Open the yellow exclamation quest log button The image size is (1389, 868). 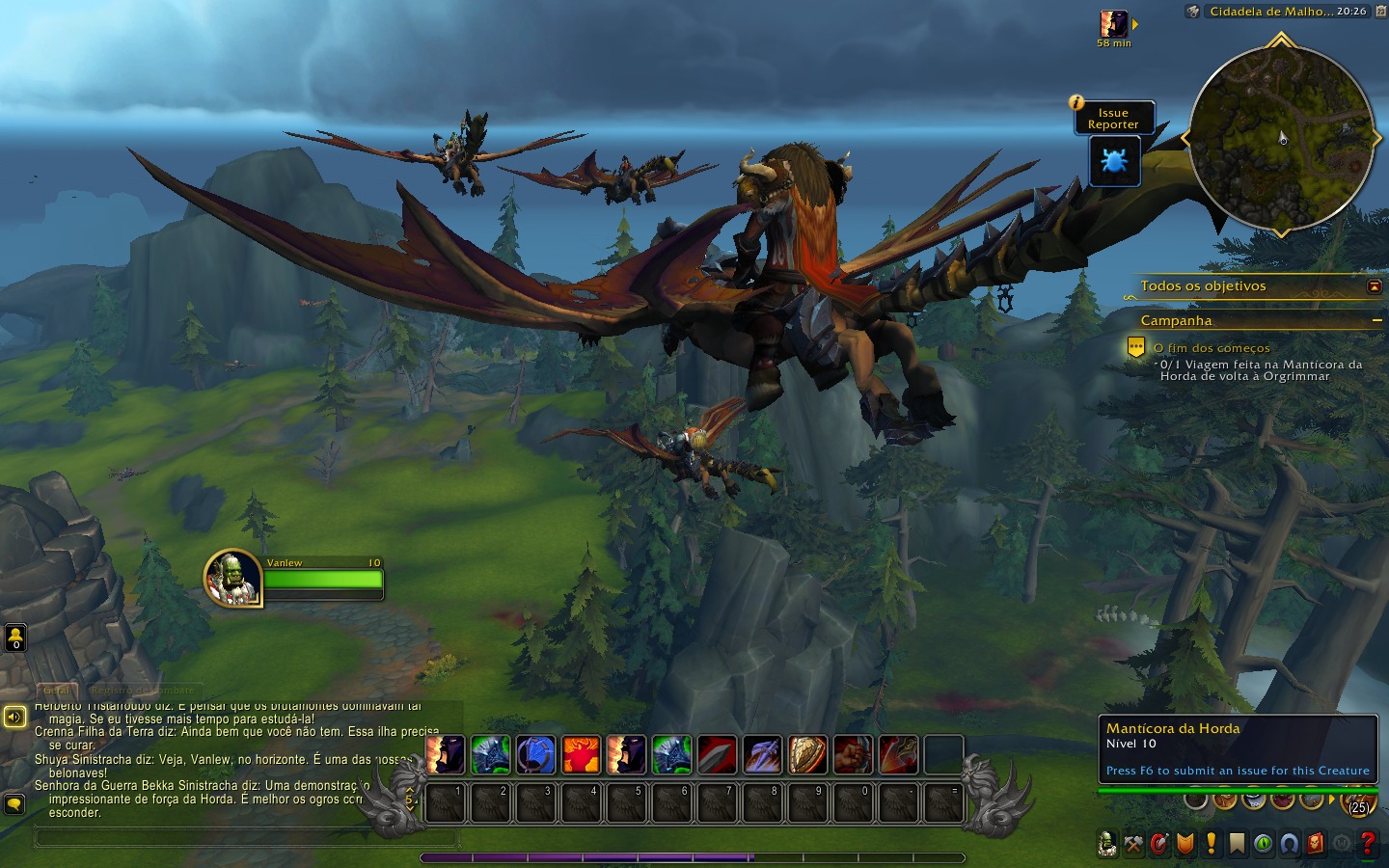pyautogui.click(x=1212, y=844)
